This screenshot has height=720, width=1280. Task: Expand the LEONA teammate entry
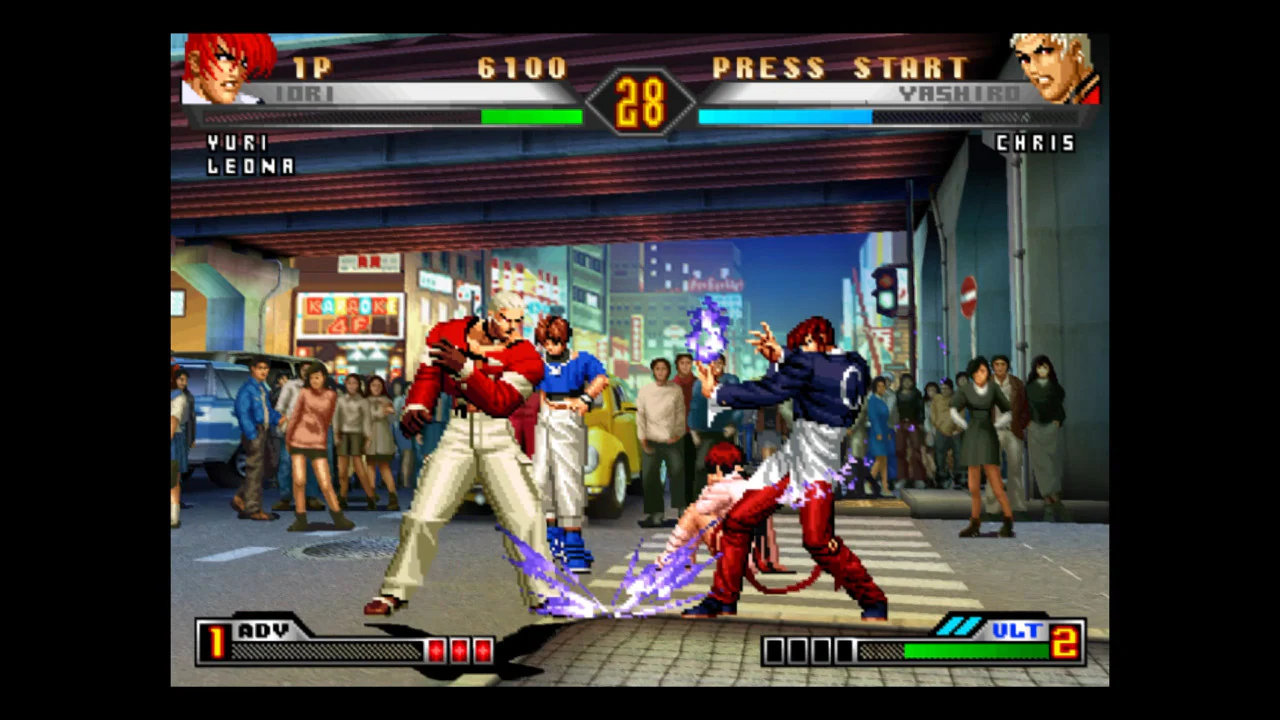(249, 166)
